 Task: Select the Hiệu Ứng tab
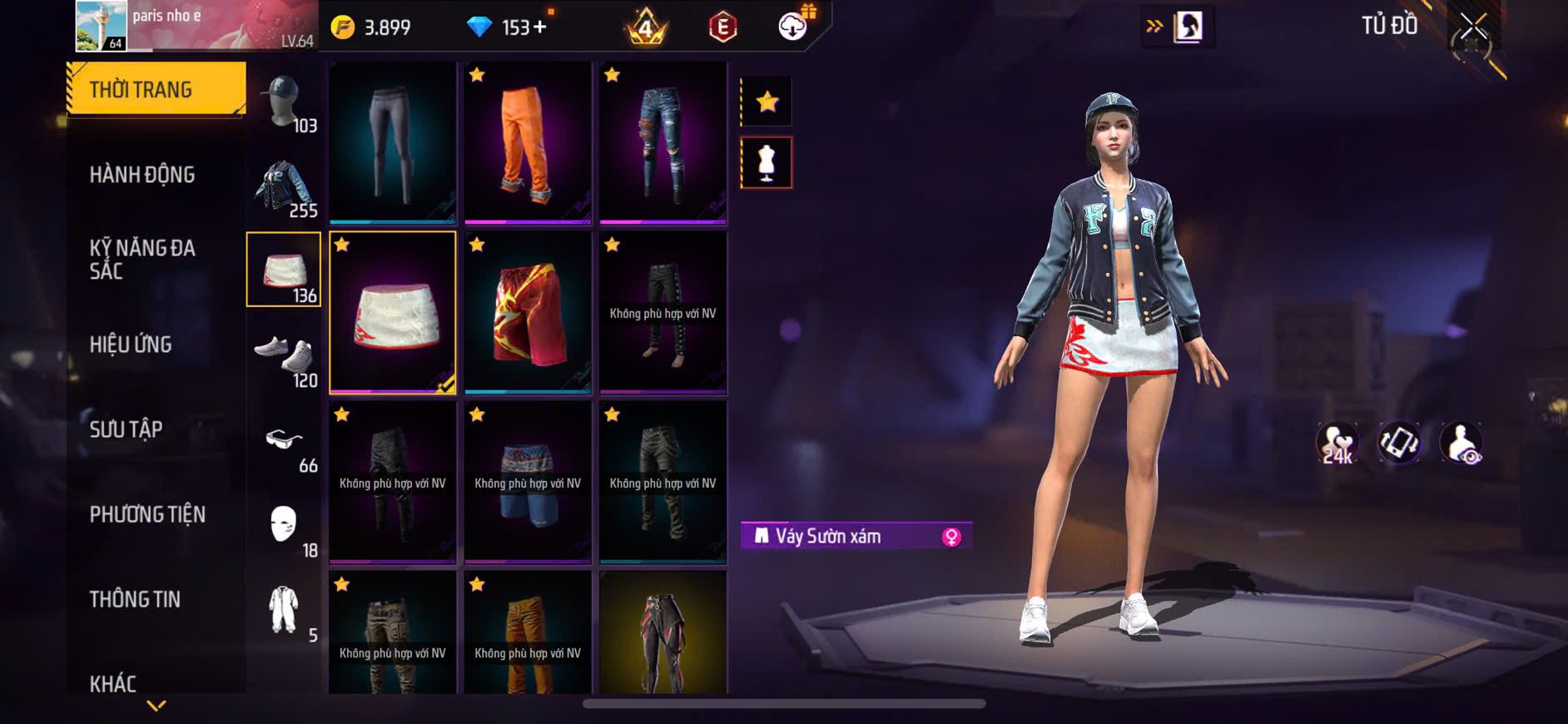coord(131,345)
